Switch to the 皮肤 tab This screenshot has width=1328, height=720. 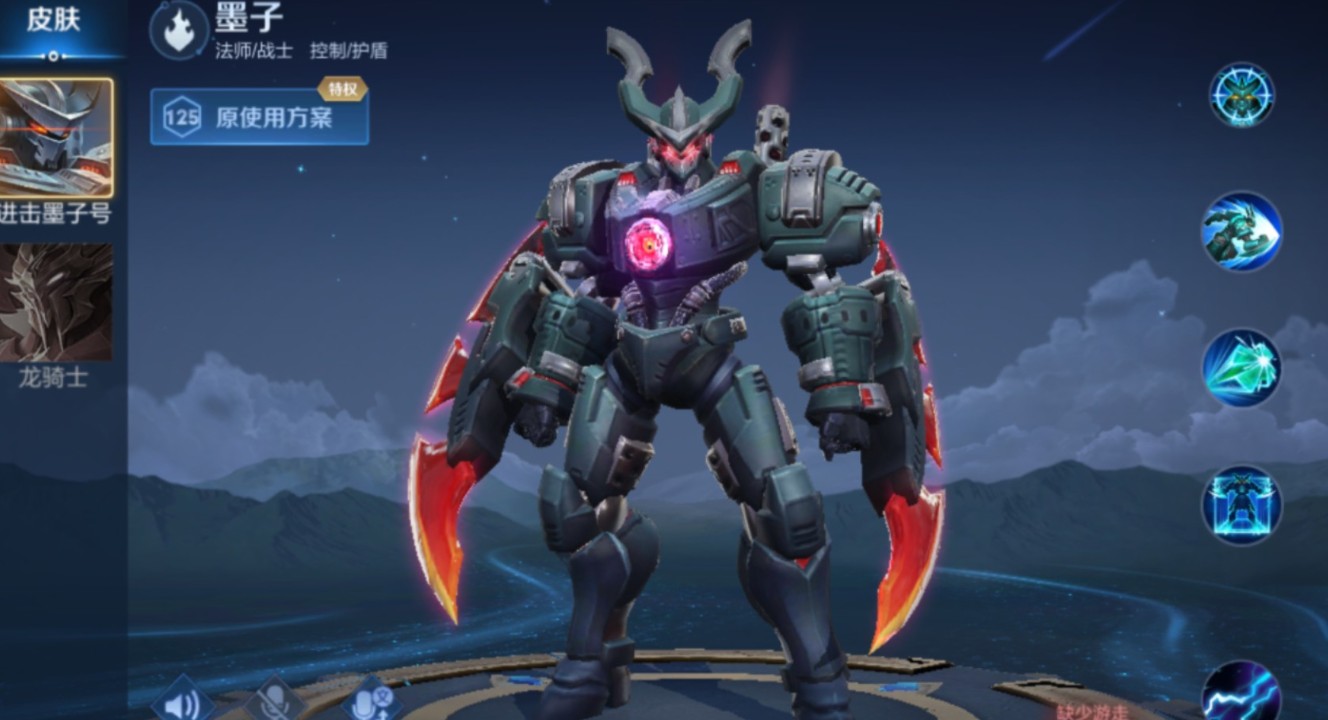point(54,21)
